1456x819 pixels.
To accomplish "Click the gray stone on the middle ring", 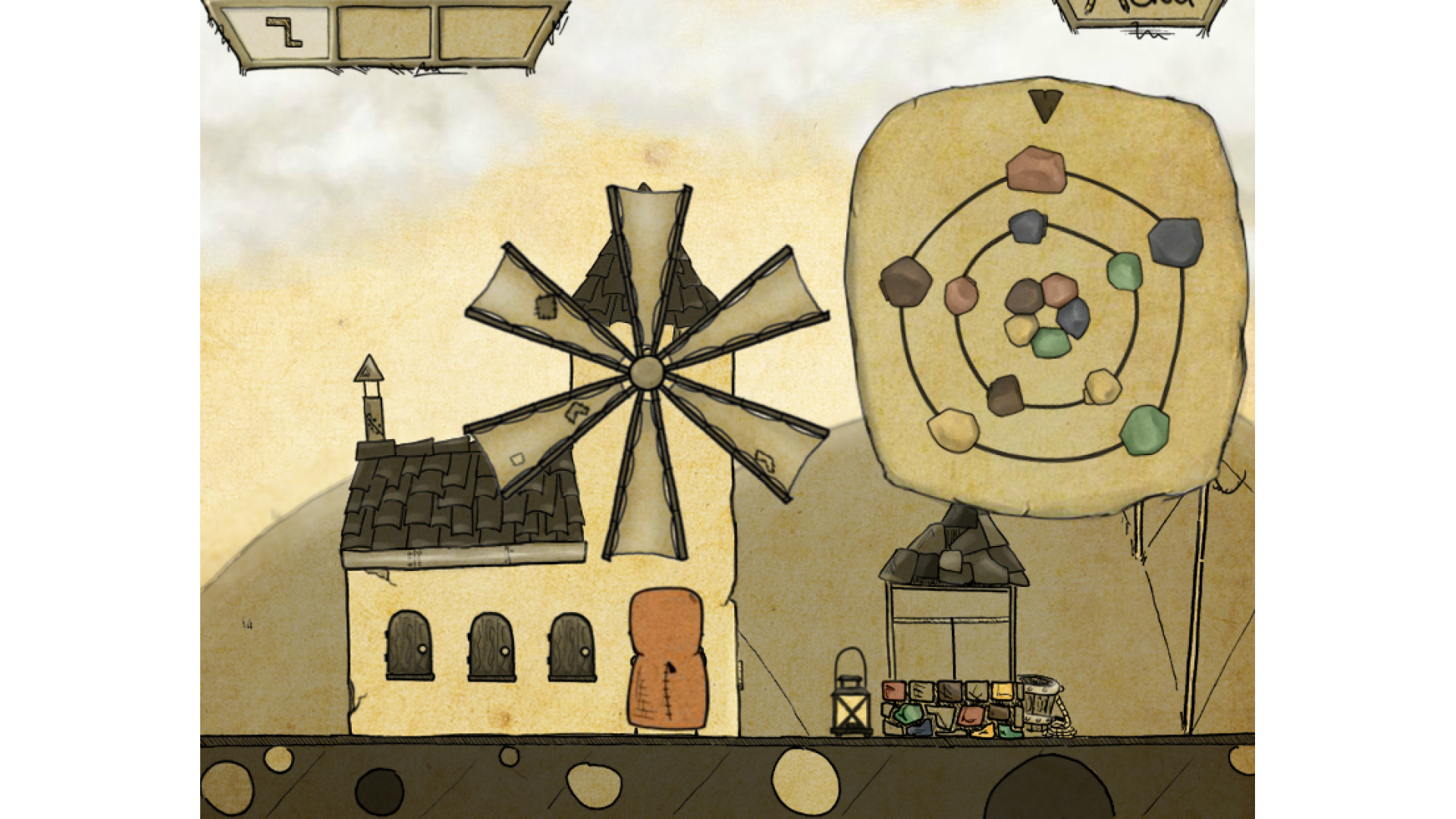I will [1028, 226].
